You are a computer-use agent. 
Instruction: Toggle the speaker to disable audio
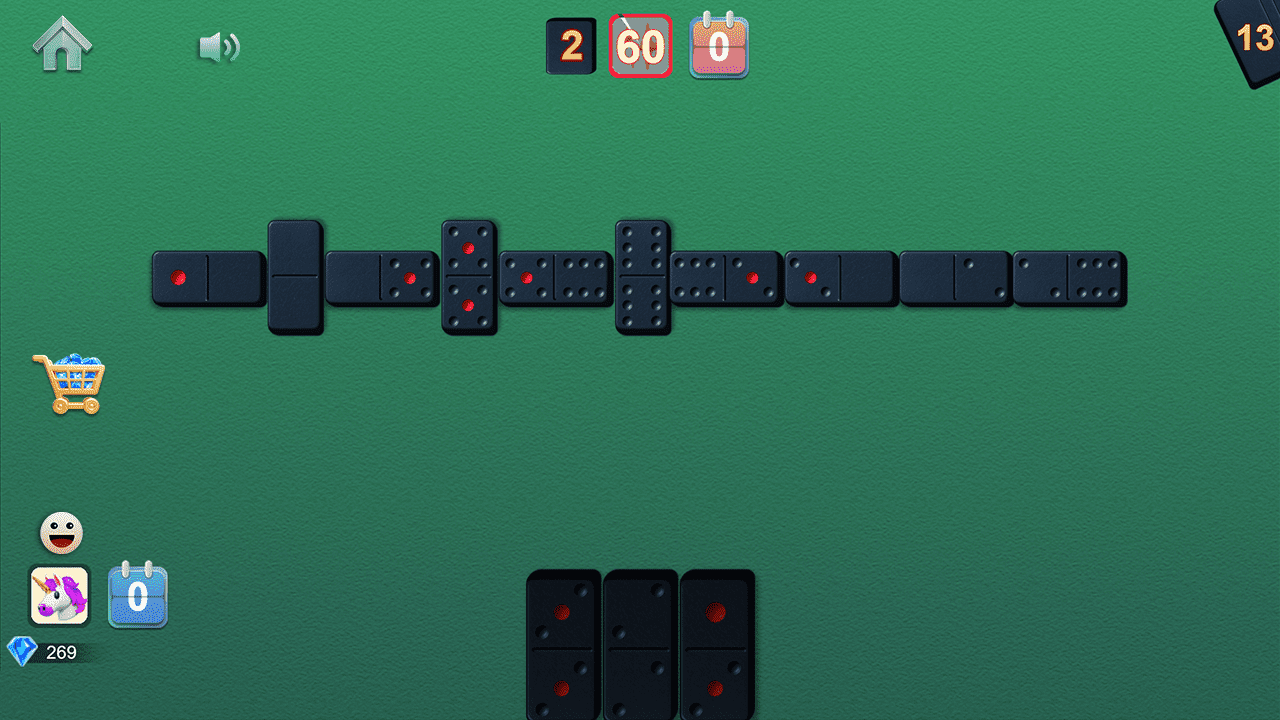(221, 45)
